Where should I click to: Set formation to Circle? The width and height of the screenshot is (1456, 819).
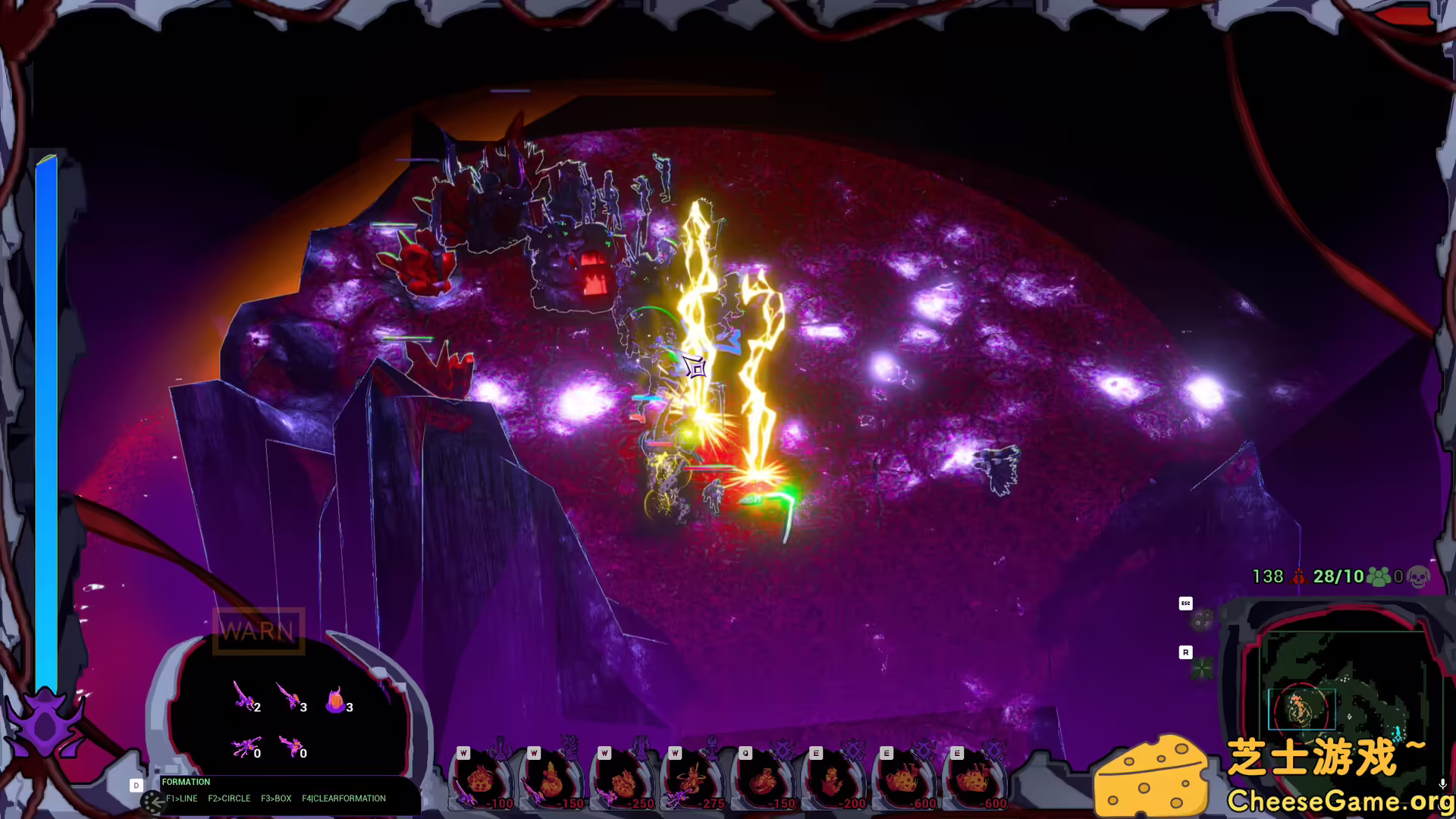click(x=229, y=799)
